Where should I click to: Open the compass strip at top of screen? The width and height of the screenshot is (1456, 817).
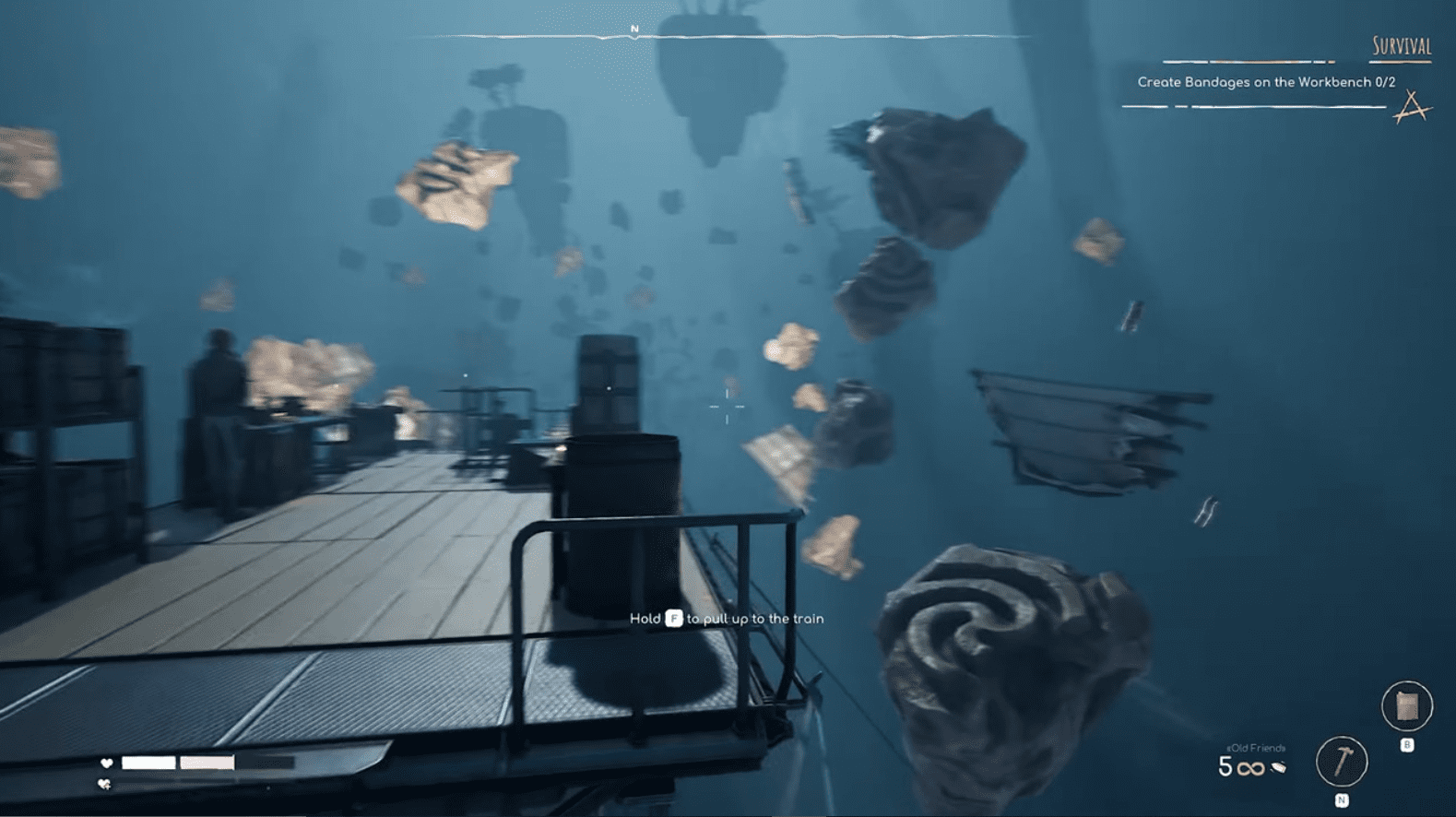click(x=728, y=32)
